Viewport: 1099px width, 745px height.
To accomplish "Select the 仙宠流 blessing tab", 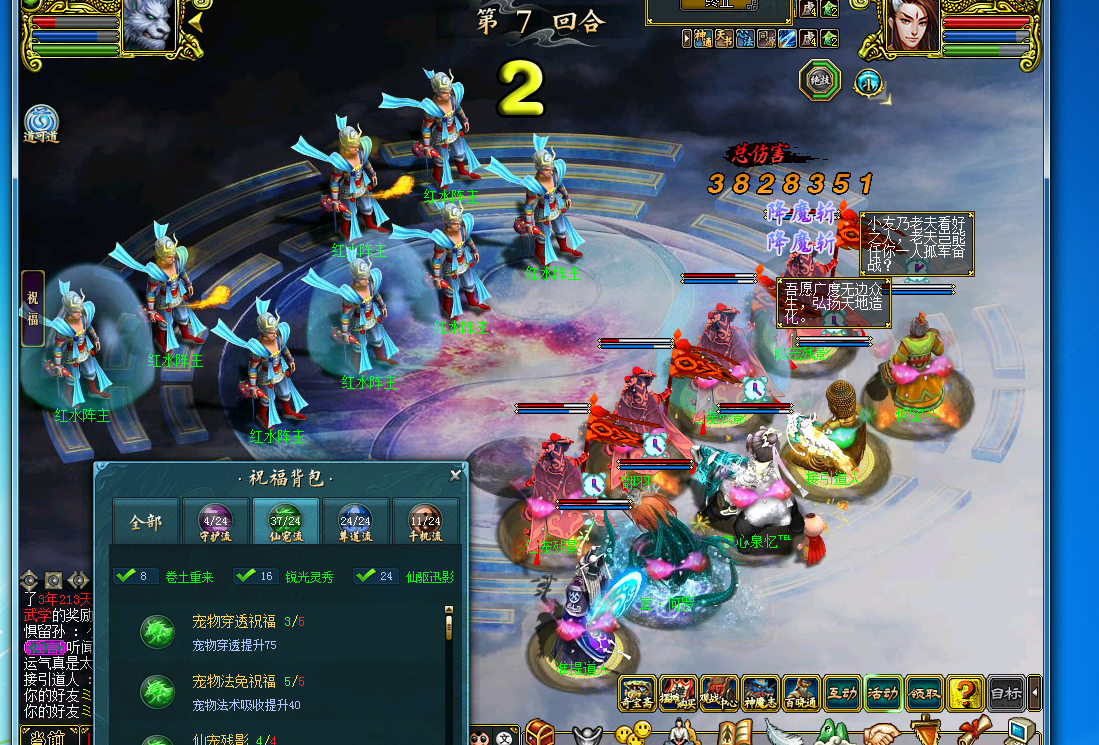I will (x=285, y=522).
